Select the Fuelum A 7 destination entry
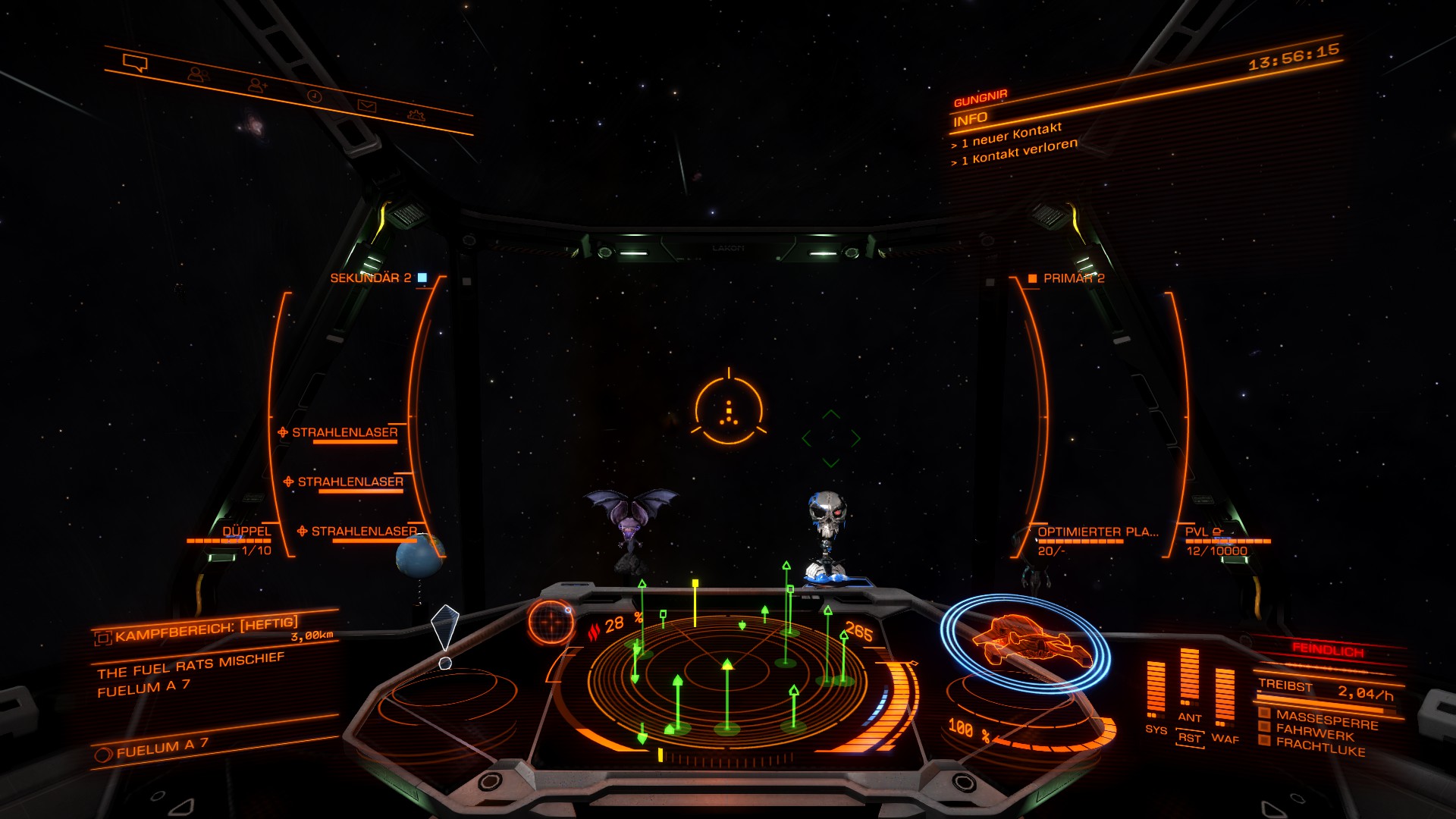 161,749
